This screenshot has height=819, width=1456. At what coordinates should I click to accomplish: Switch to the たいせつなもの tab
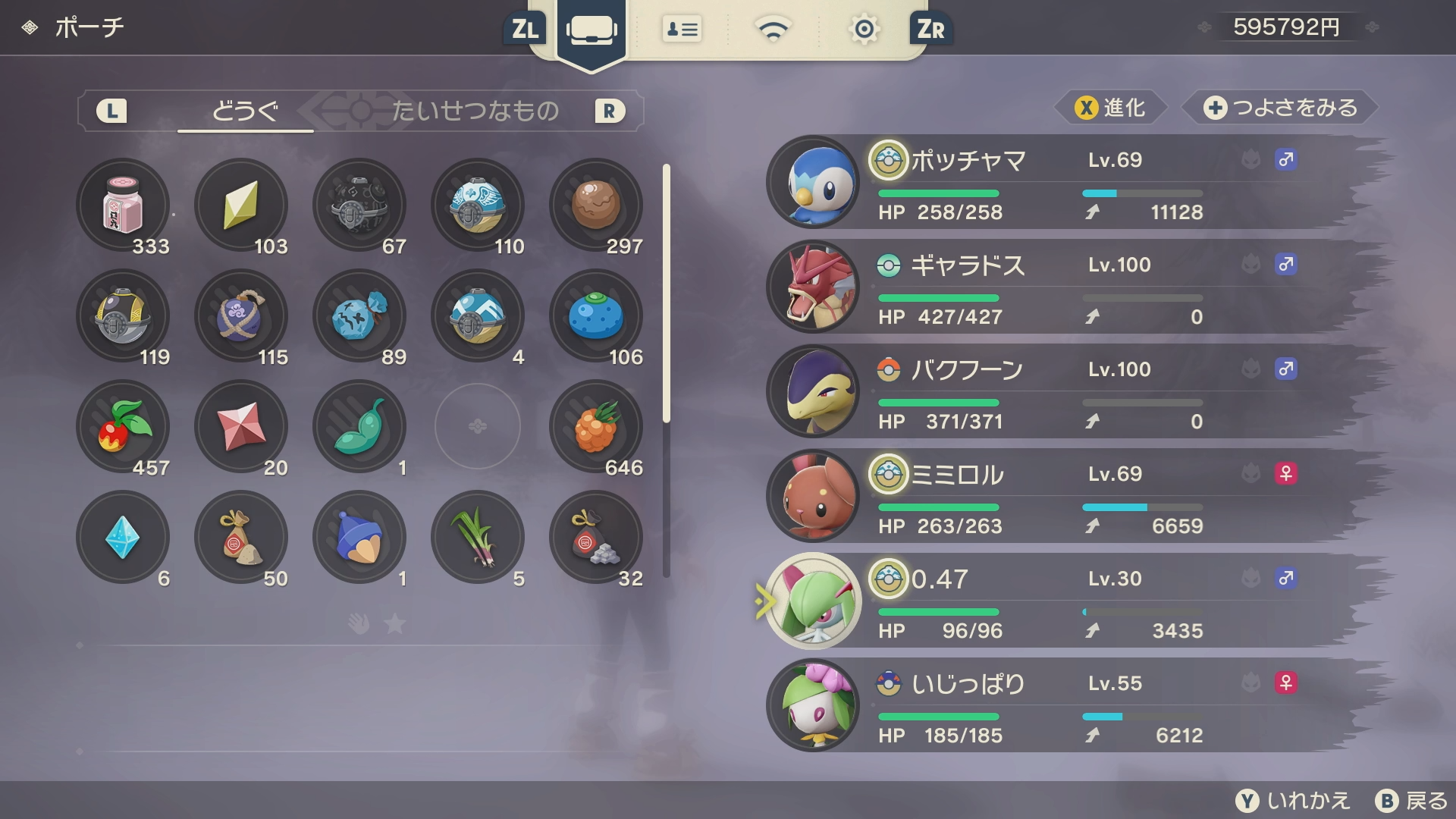point(475,111)
